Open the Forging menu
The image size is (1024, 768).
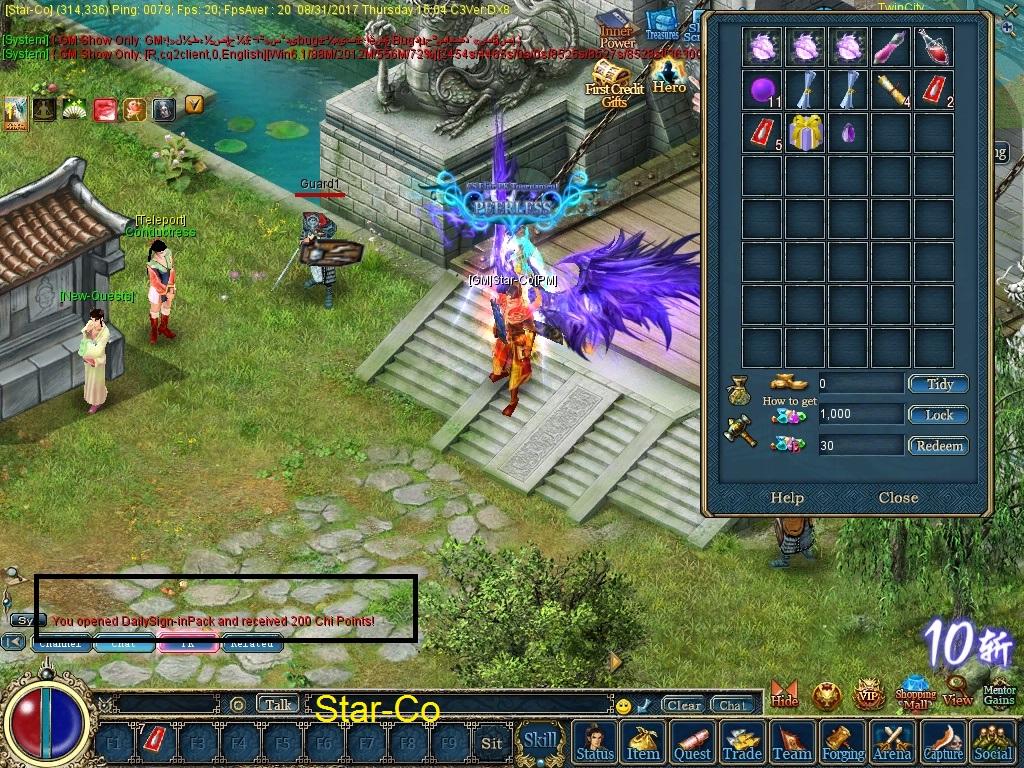coord(843,743)
